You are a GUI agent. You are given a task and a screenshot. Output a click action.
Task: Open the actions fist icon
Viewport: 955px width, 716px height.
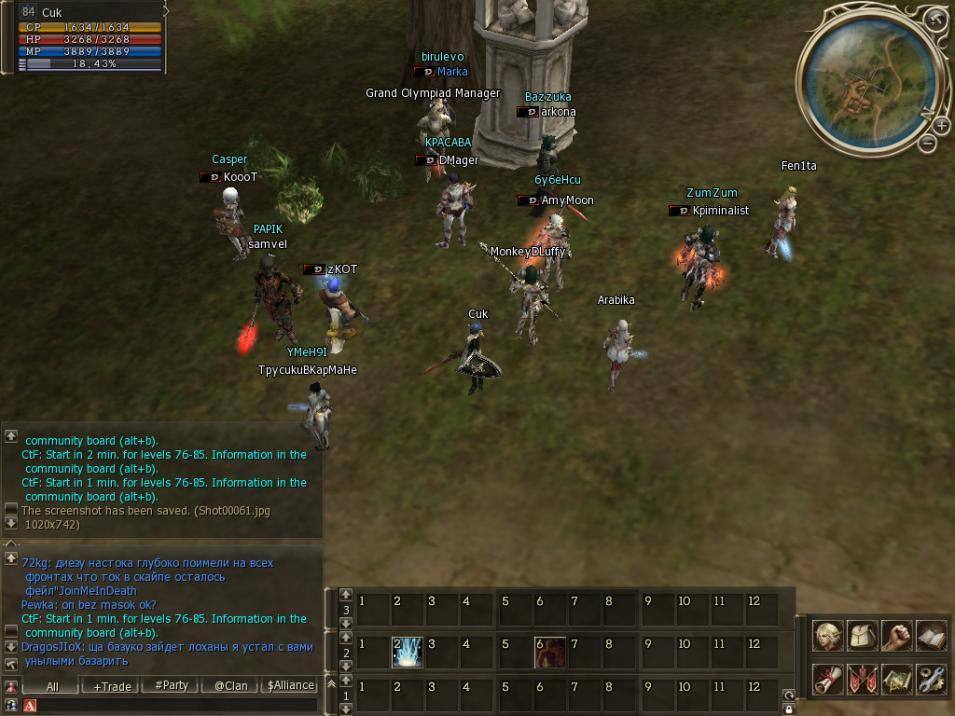pos(896,636)
